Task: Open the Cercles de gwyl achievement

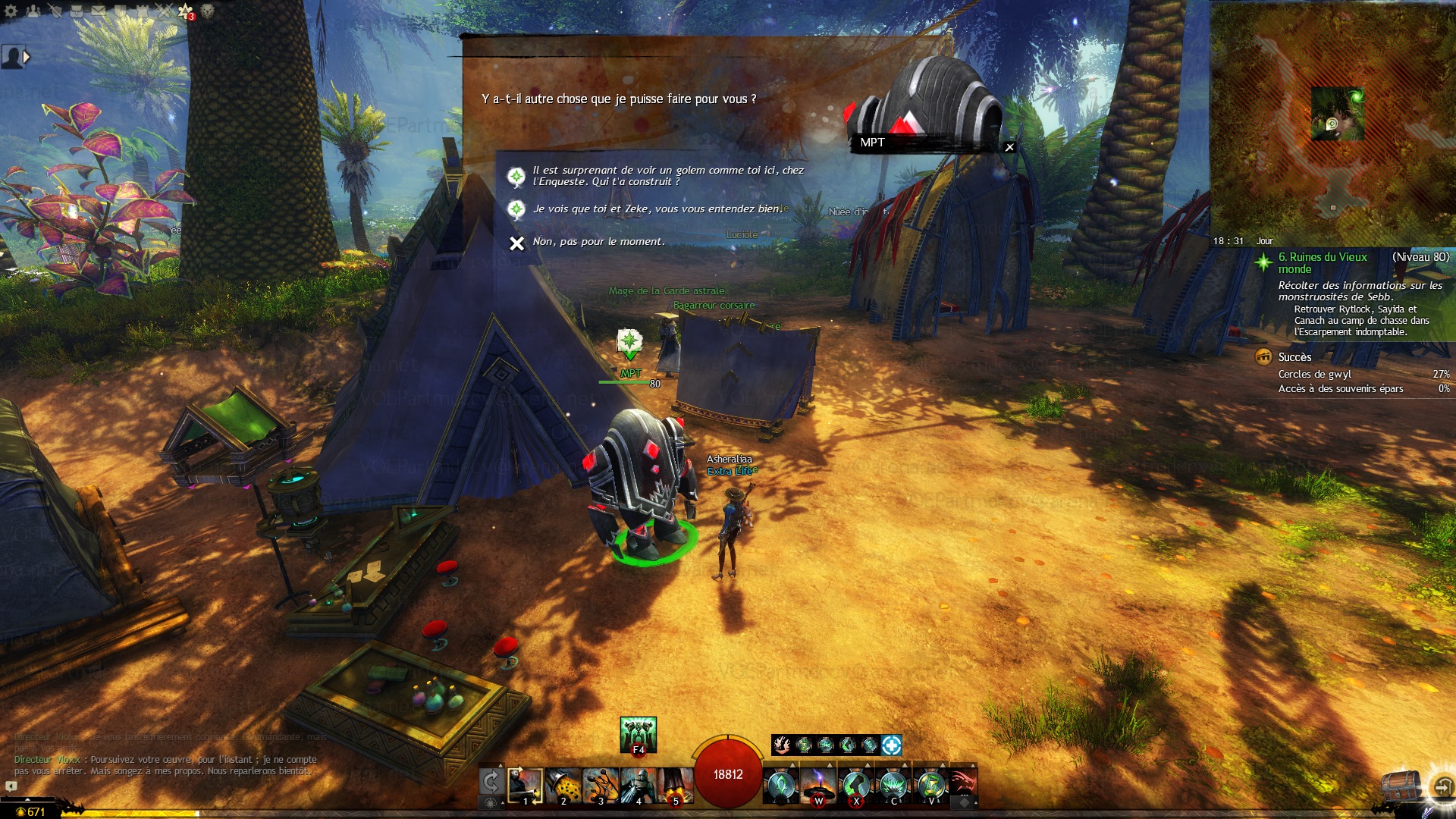Action: (1314, 374)
